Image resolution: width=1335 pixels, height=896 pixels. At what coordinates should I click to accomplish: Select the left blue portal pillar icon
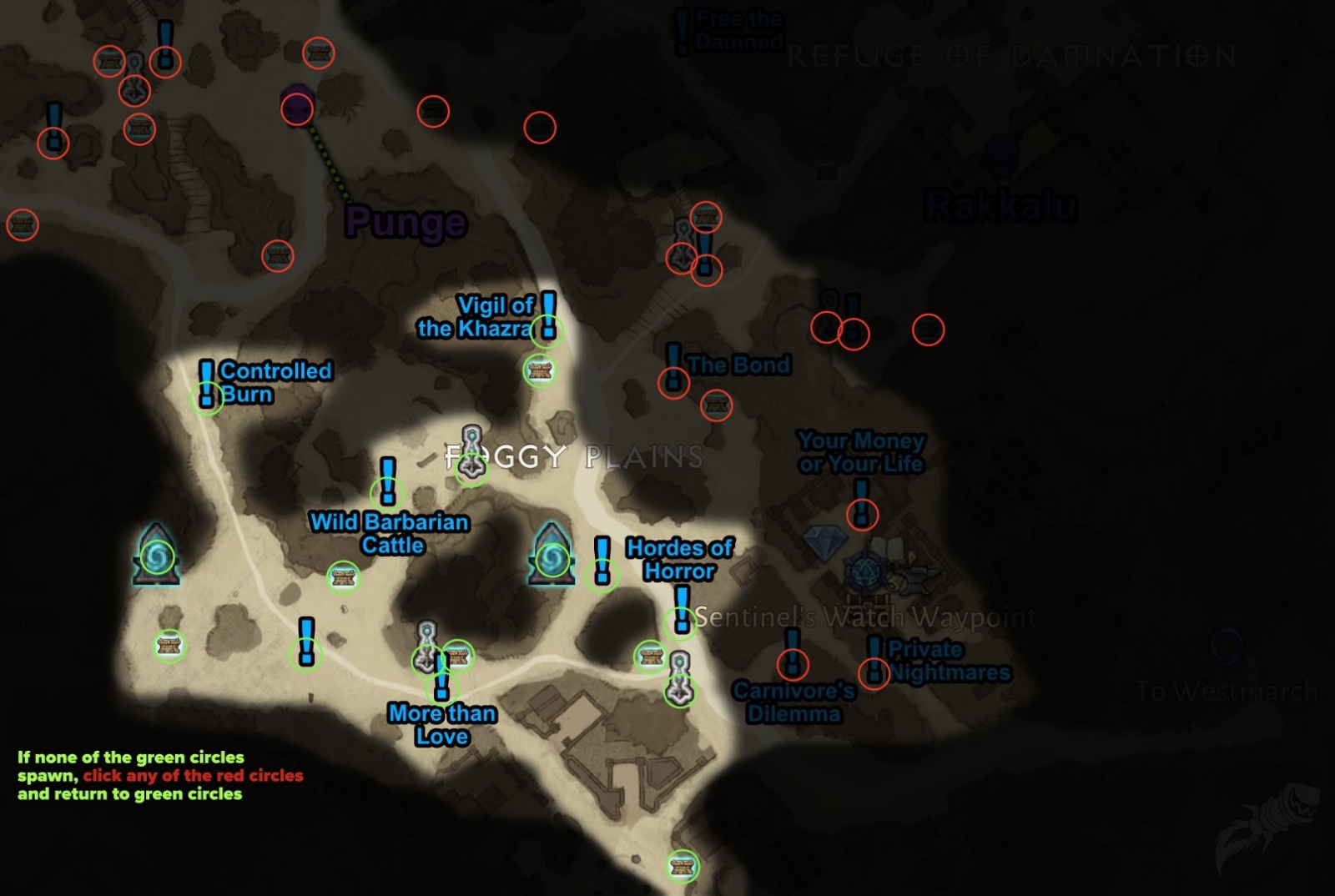(x=158, y=555)
